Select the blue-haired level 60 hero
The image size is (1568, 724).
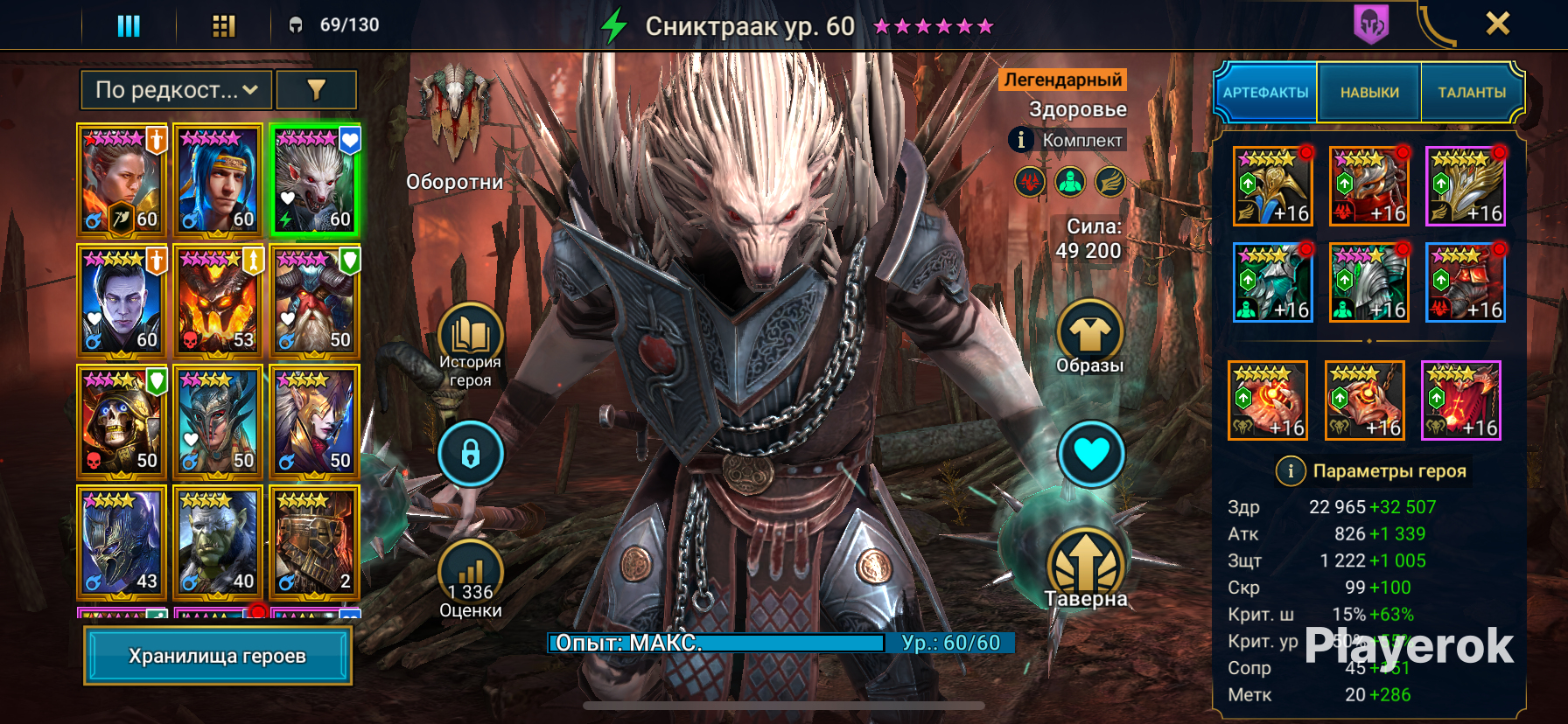point(218,181)
